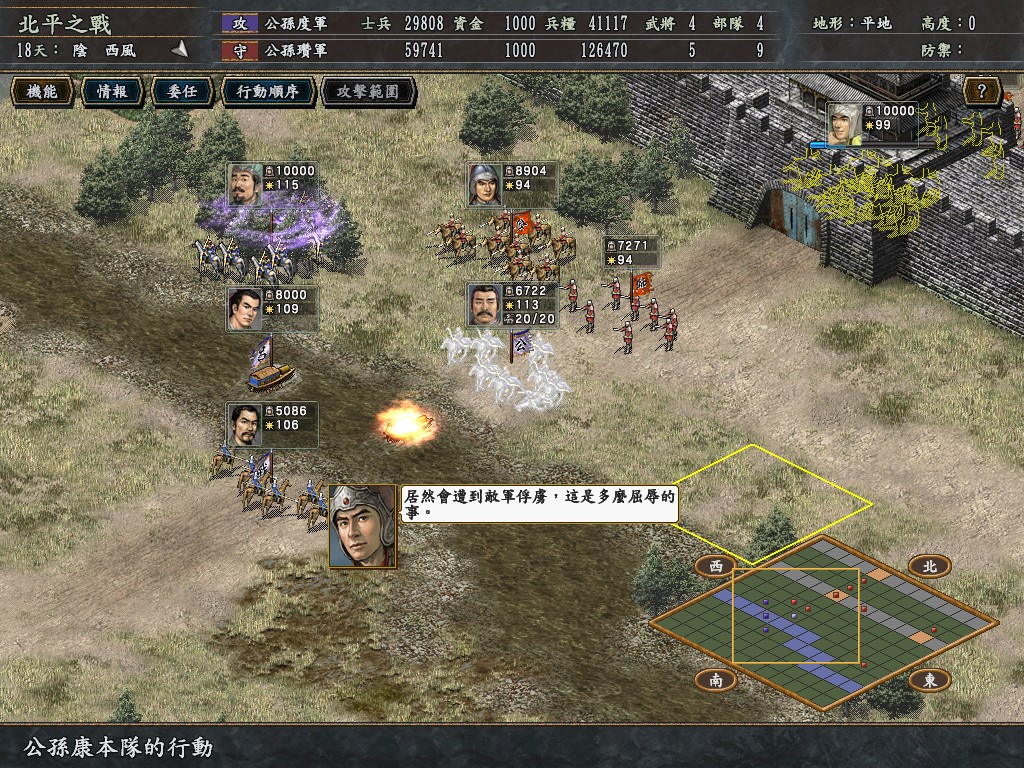Open the 機能 function menu
Screen dimensions: 1024x768
click(42, 92)
